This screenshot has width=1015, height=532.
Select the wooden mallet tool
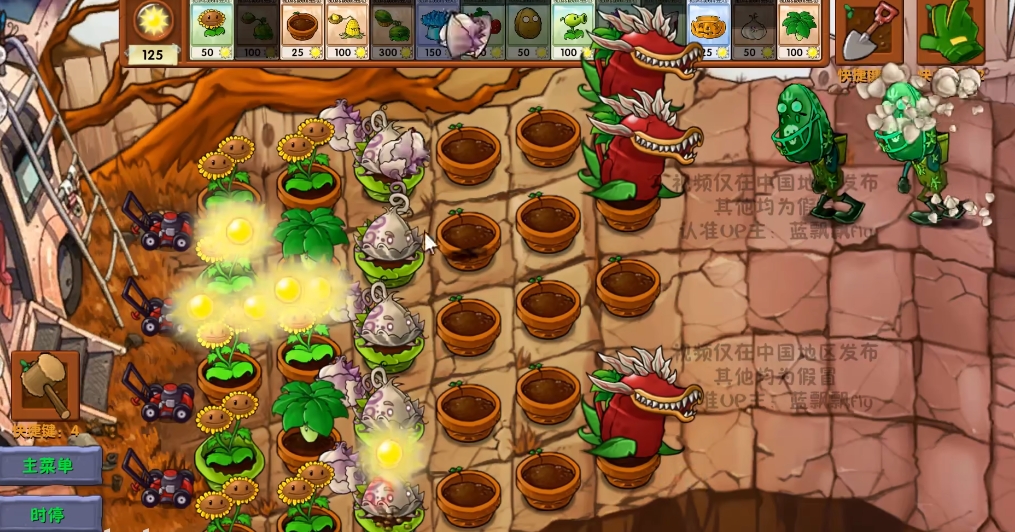(45, 386)
